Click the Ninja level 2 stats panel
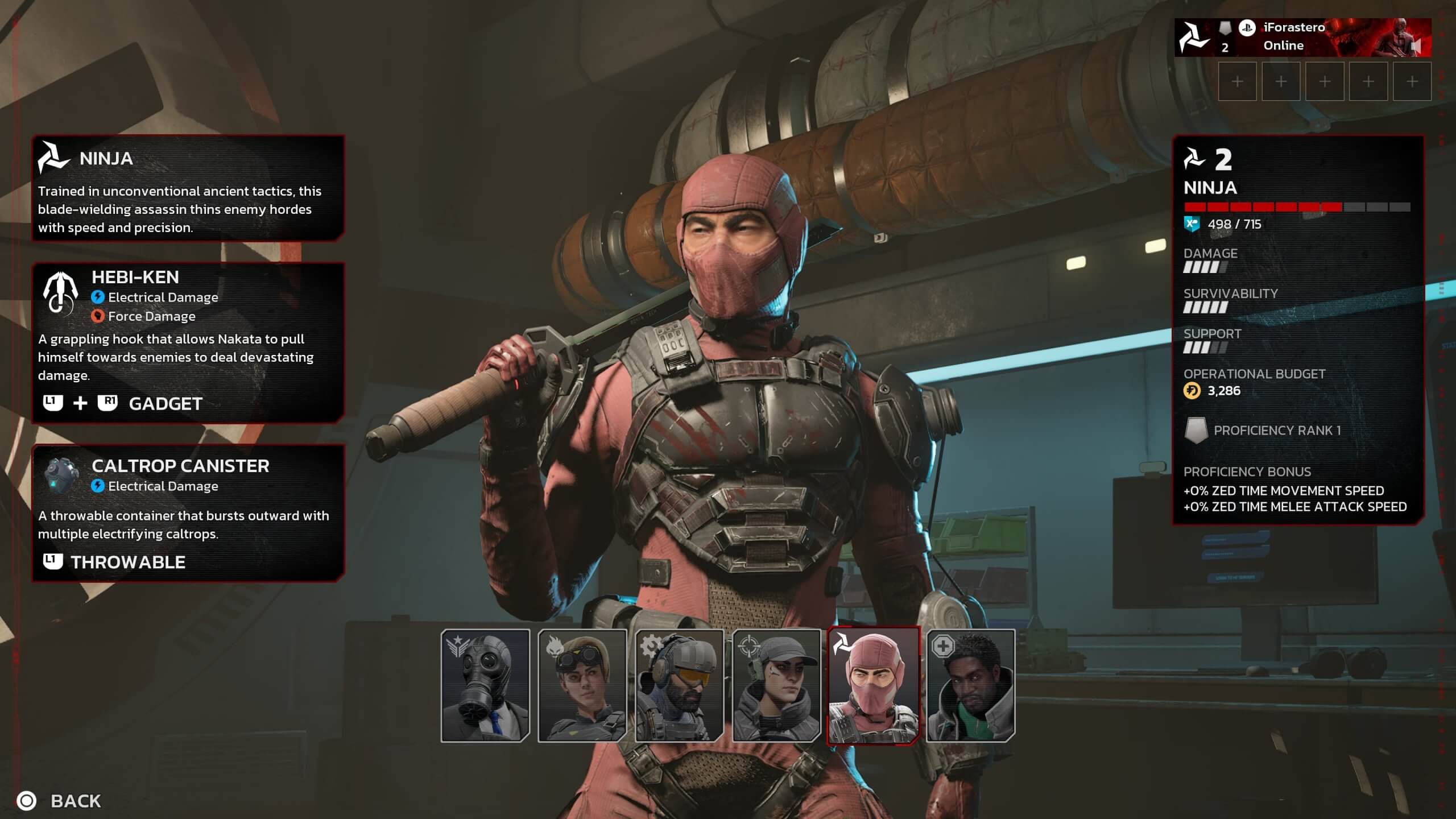 (x=1298, y=330)
